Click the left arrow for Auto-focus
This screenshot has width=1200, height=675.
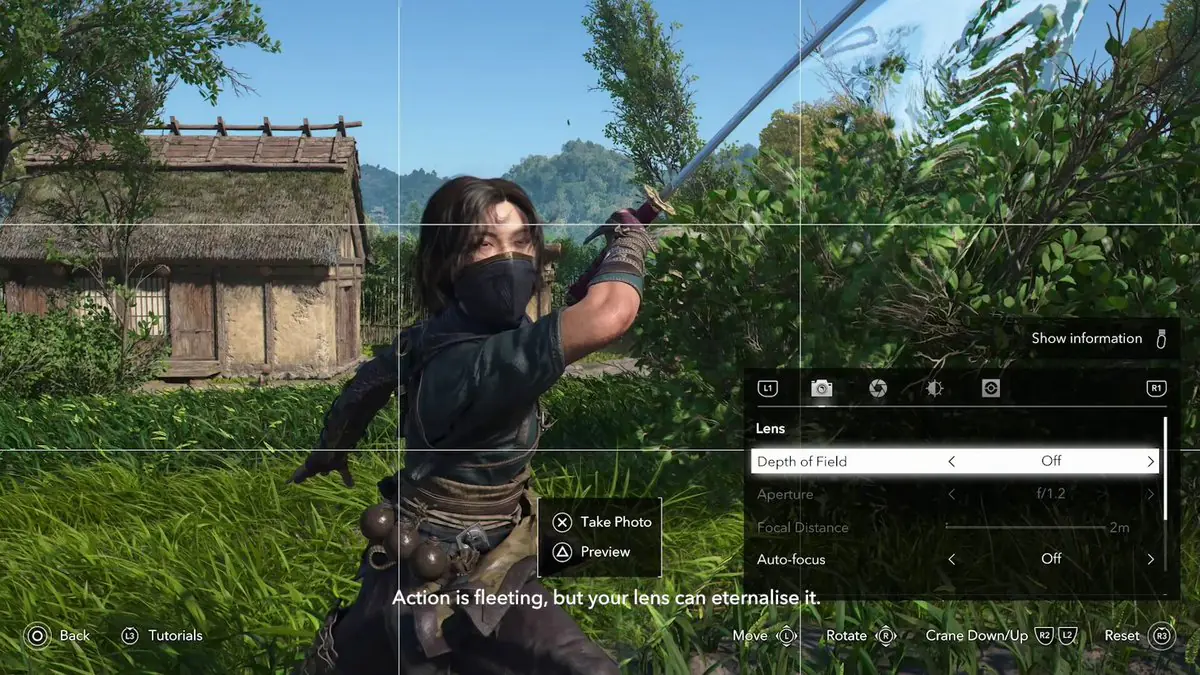coord(951,559)
